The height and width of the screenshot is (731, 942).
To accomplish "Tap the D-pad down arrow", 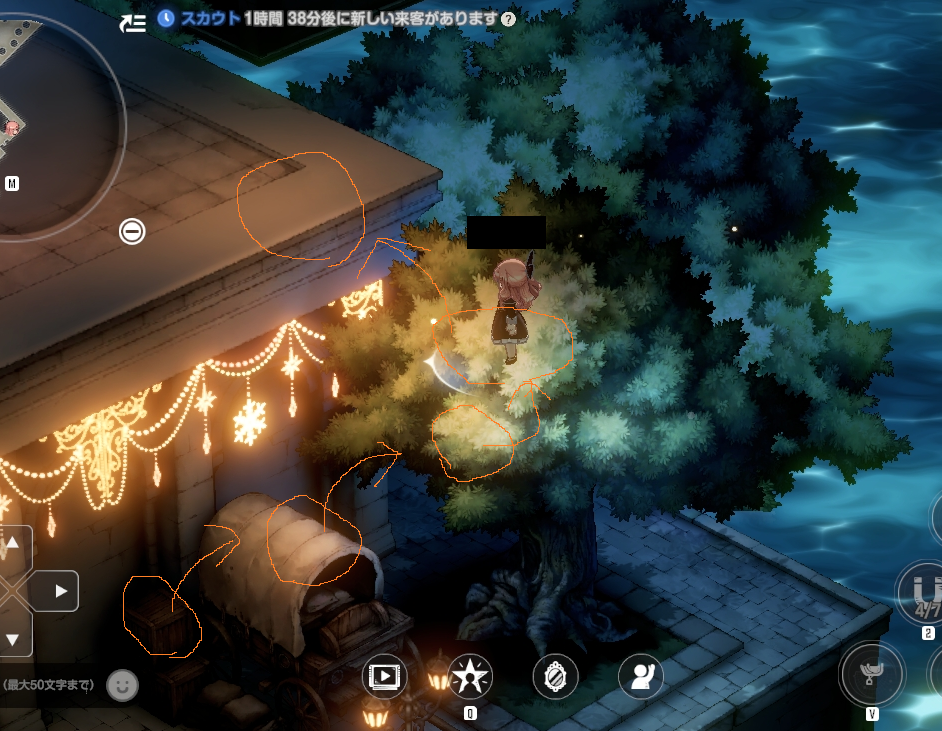I will click(13, 639).
